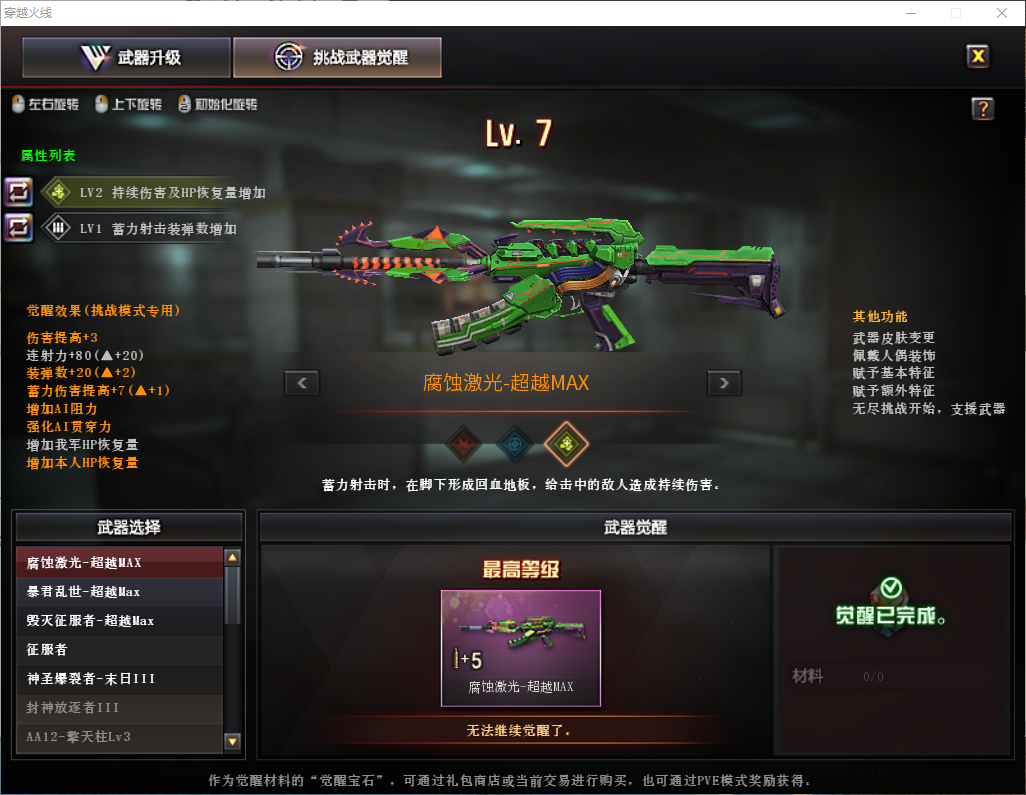Switch to the 武器升级 tab
The image size is (1026, 795).
(126, 58)
